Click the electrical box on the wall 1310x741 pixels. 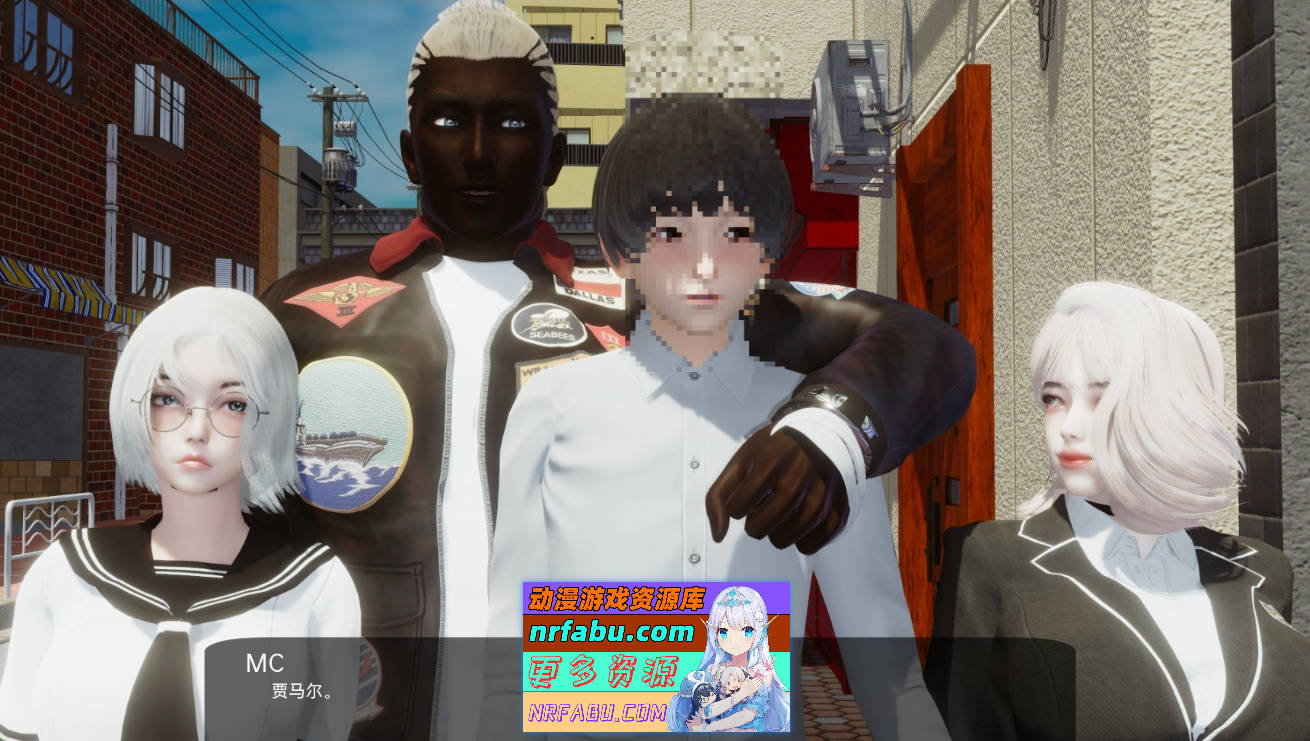850,110
